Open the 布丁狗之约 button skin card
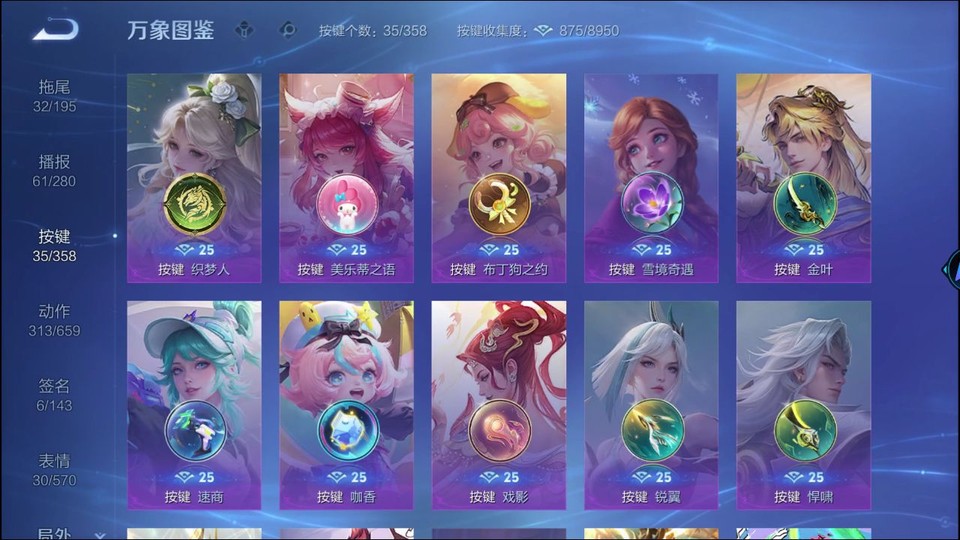The width and height of the screenshot is (960, 540). pos(499,177)
